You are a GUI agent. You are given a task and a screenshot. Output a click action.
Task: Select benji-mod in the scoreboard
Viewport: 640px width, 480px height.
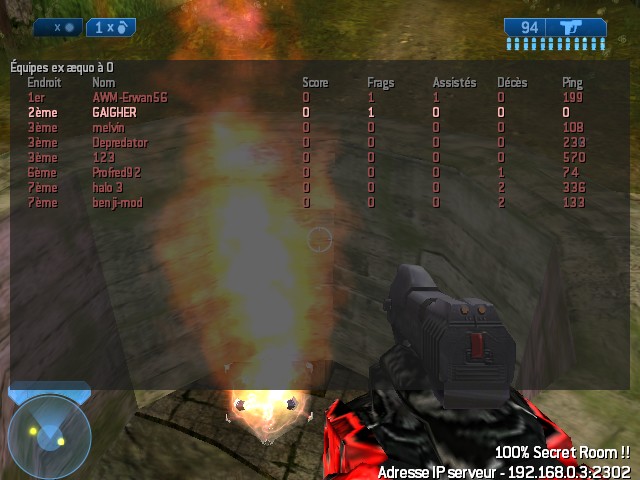116,203
